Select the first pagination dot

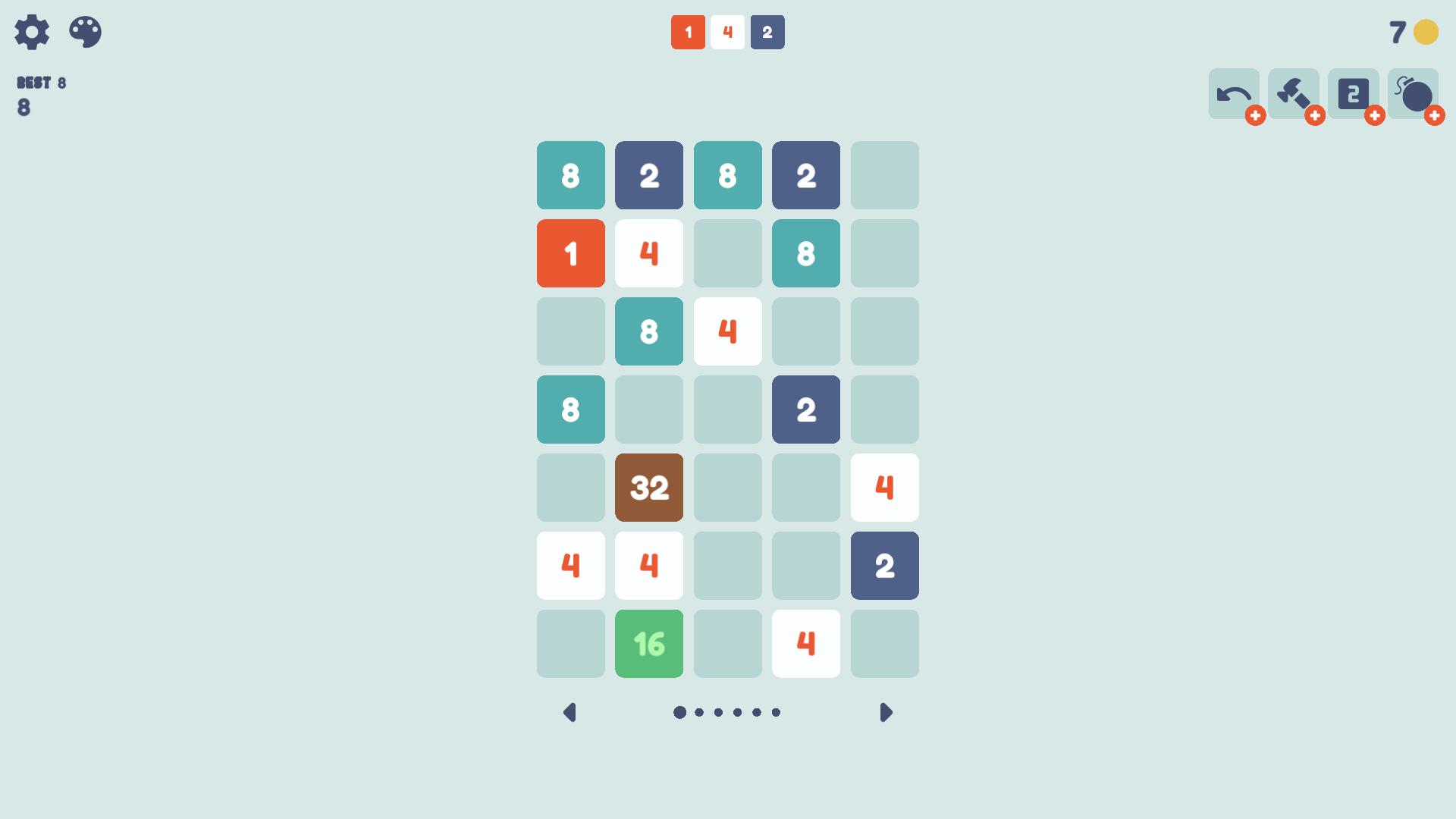(680, 711)
